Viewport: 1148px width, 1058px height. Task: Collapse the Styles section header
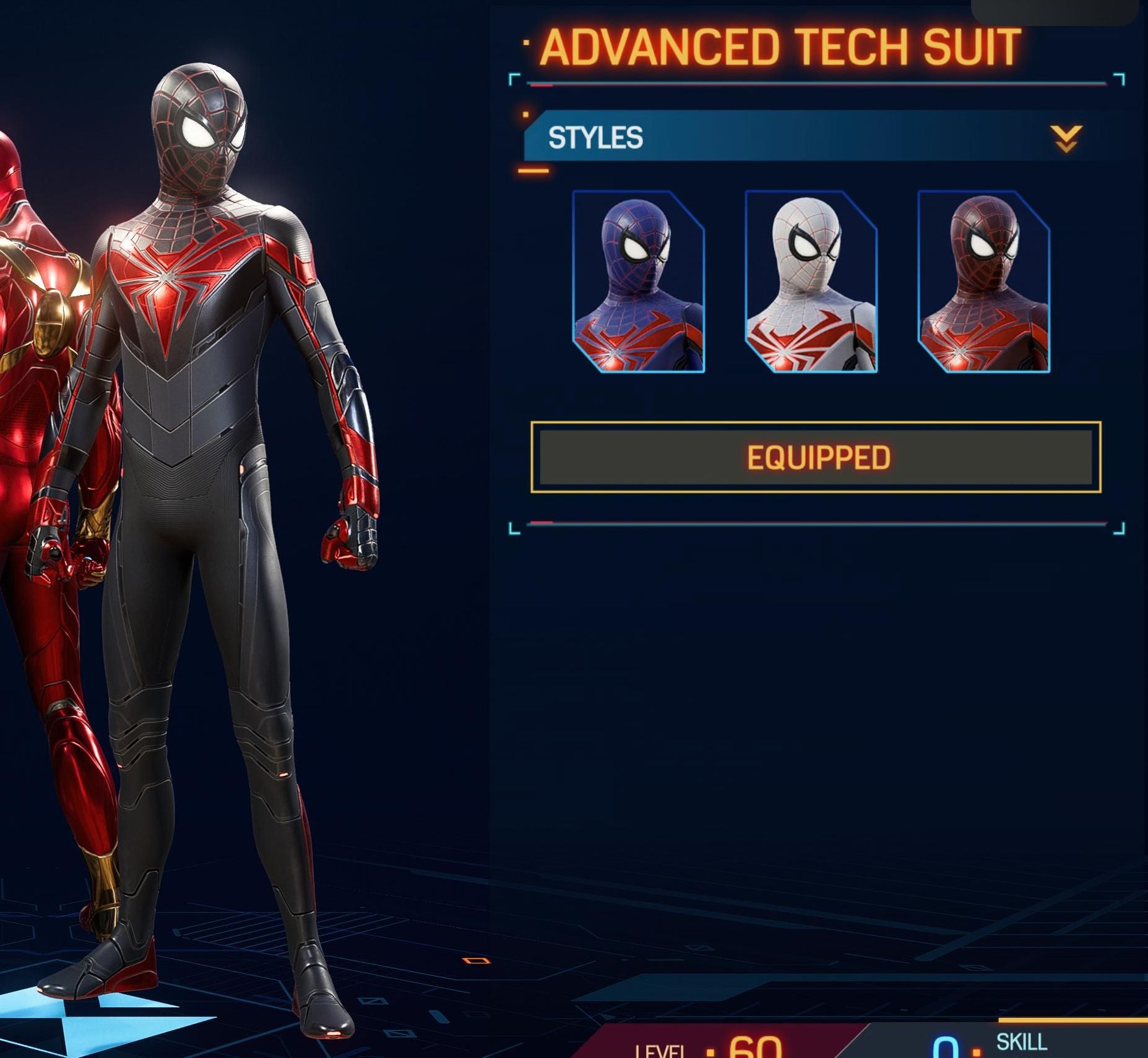(1066, 138)
